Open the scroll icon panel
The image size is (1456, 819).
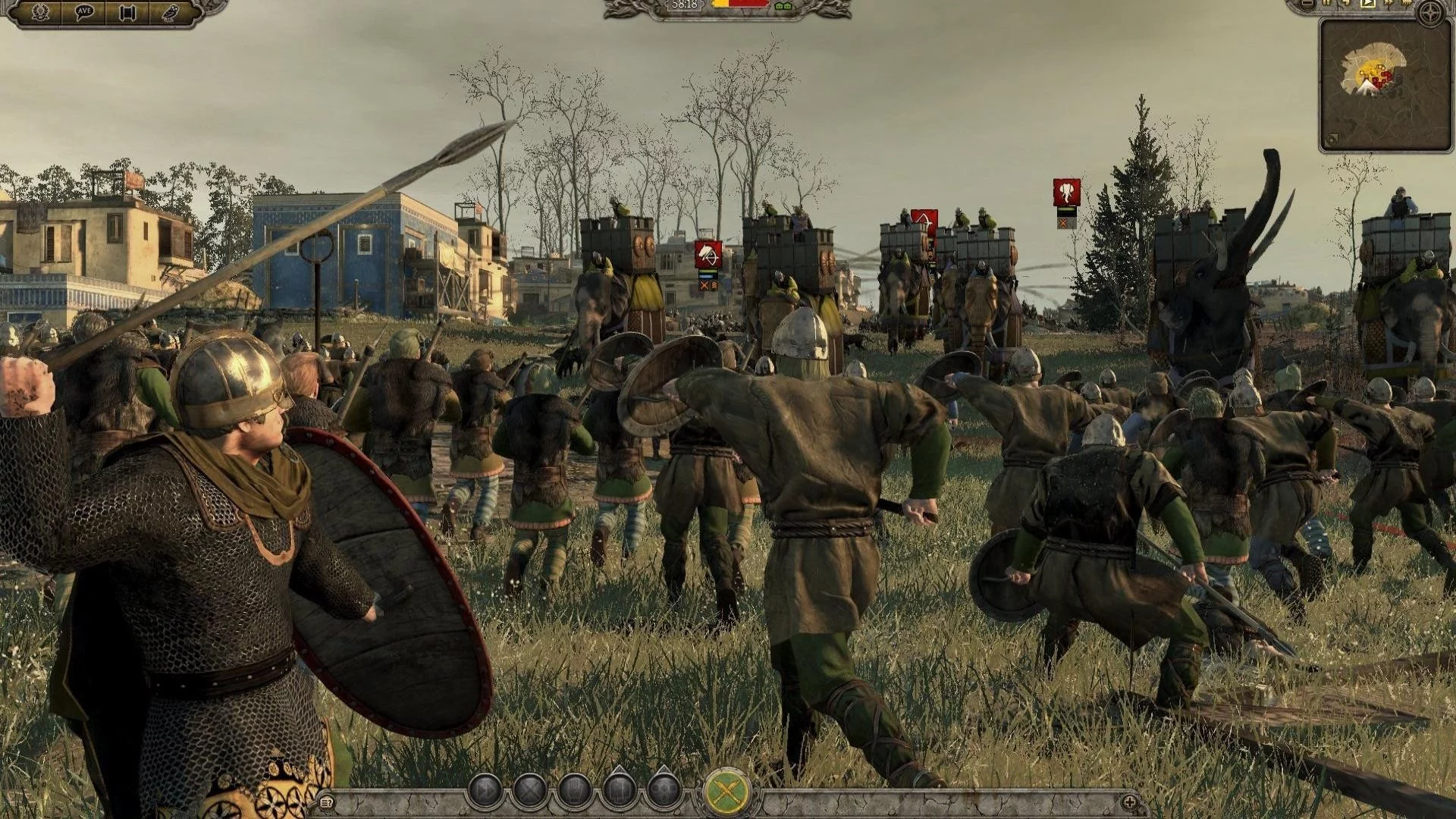point(127,13)
